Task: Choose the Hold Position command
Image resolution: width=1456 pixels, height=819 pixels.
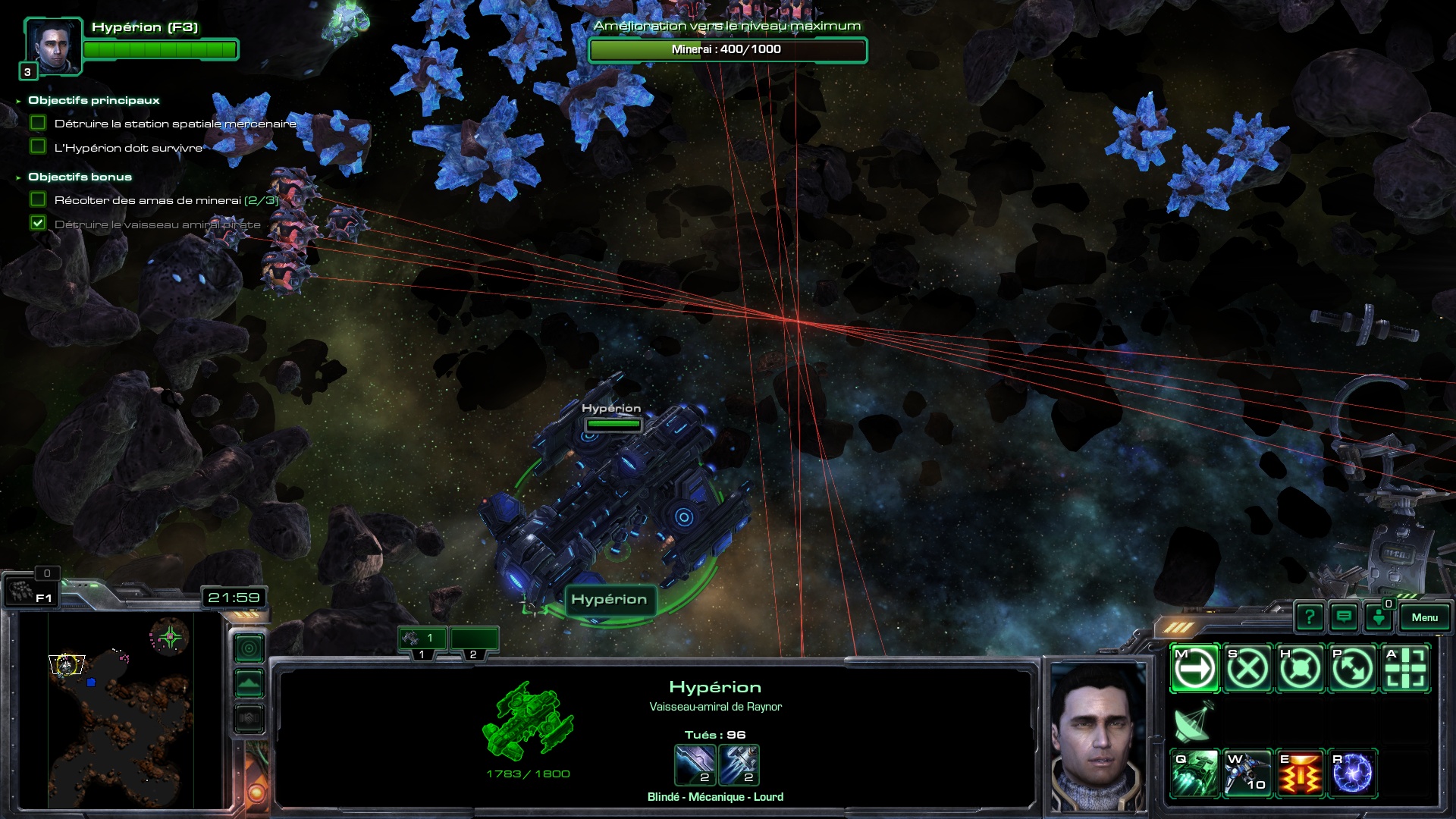Action: coord(1300,668)
